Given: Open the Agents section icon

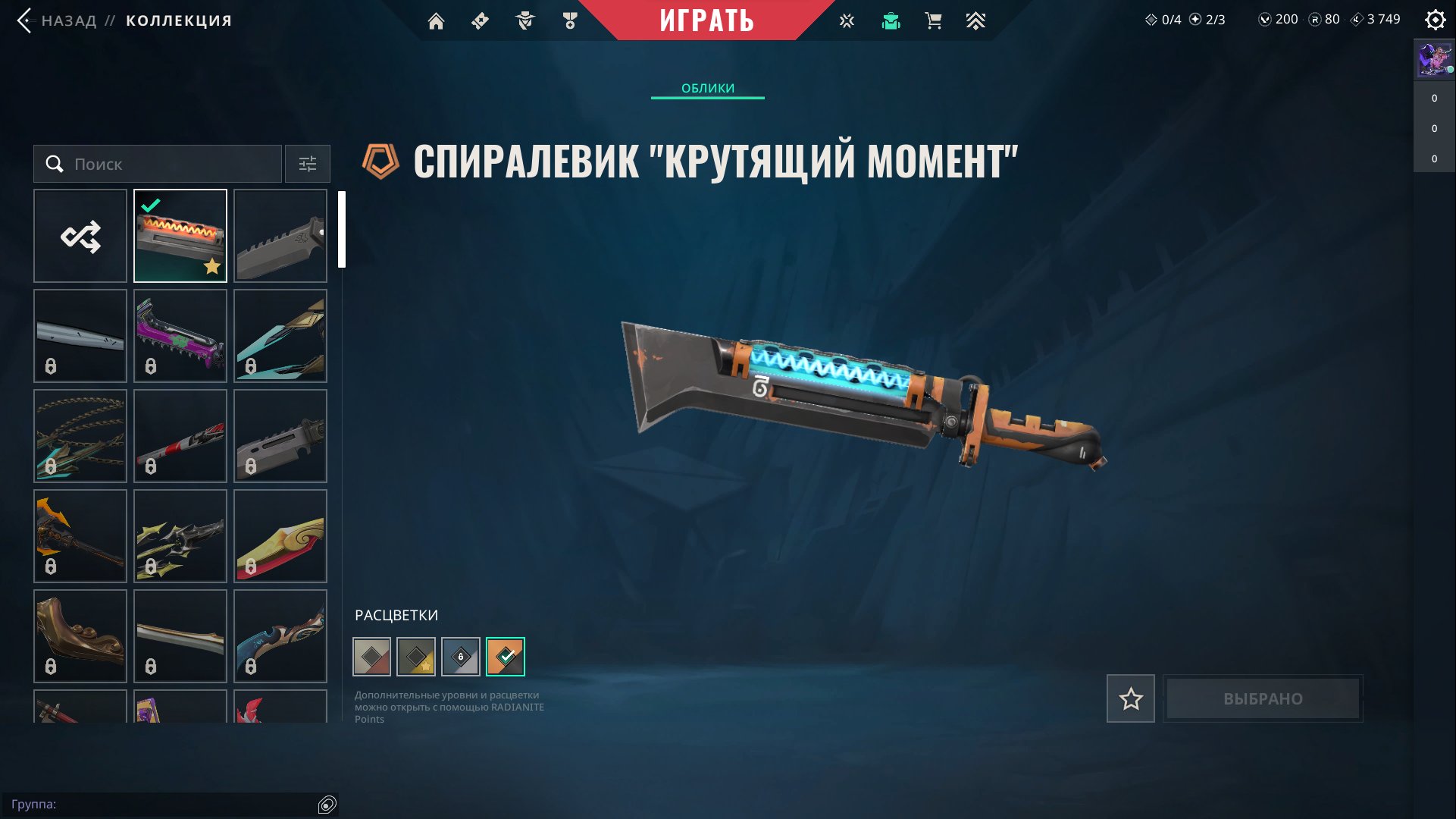Looking at the screenshot, I should coord(524,20).
